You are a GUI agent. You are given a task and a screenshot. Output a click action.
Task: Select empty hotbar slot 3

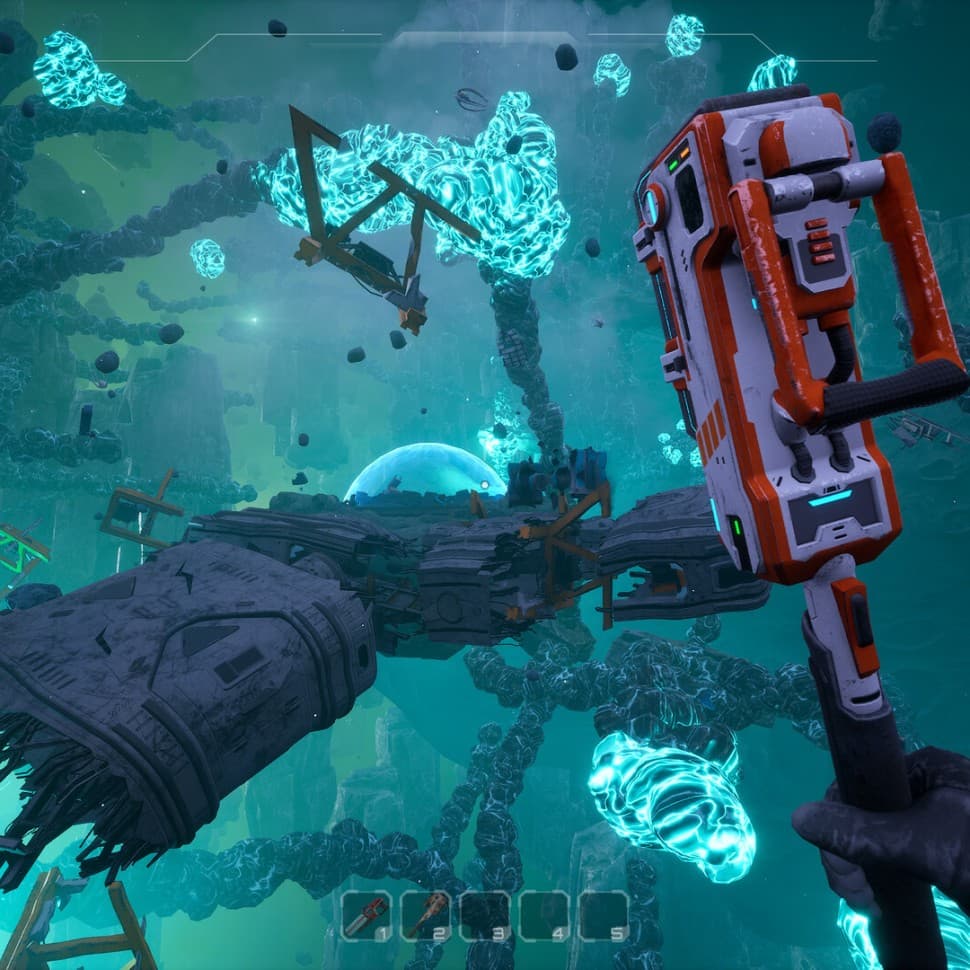[x=485, y=915]
